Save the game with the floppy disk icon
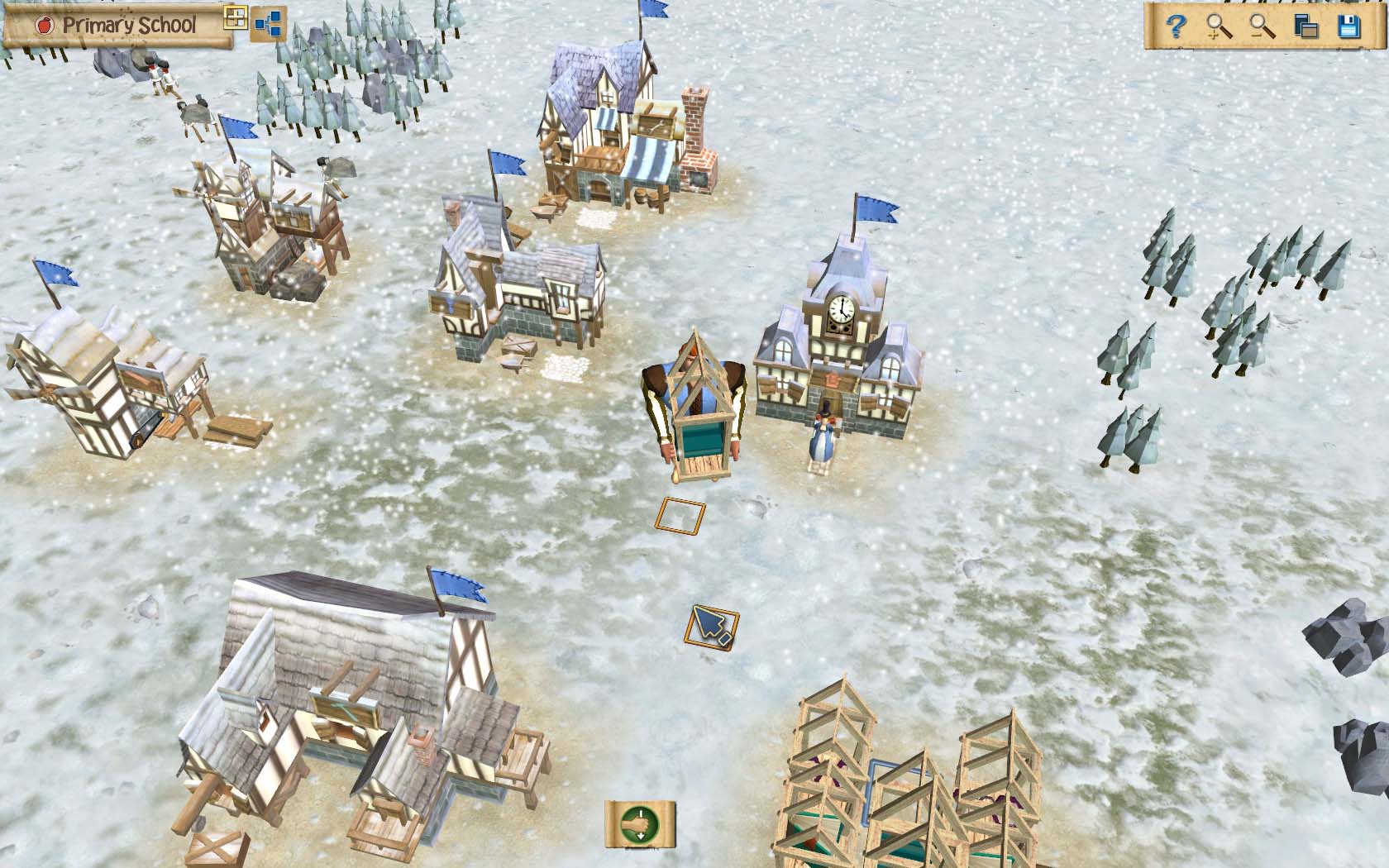1389x868 pixels. (x=1349, y=26)
